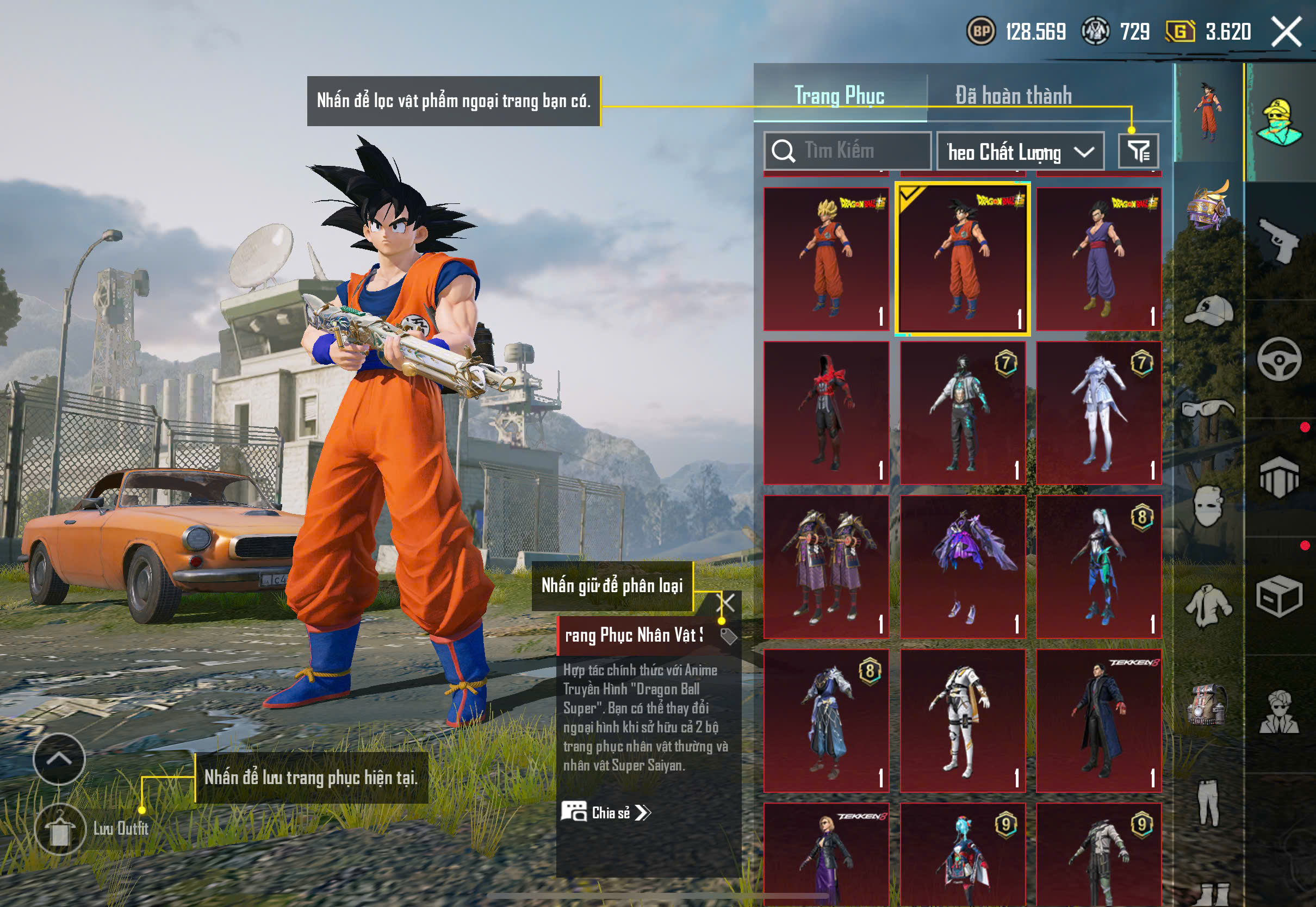Select the purple gi Dragon Ball outfit
Image resolution: width=1316 pixels, height=907 pixels.
(1098, 259)
